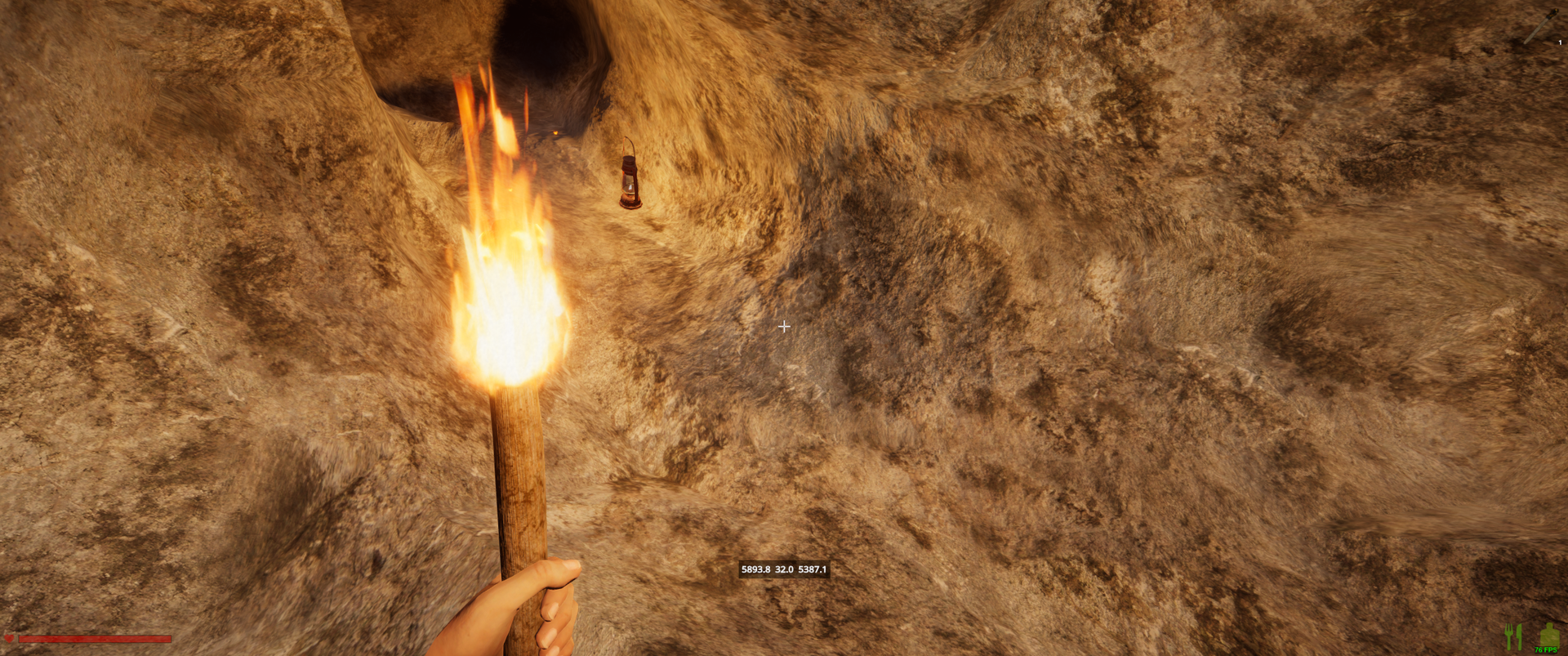Click the fork and knife hunger icon

tap(1513, 636)
